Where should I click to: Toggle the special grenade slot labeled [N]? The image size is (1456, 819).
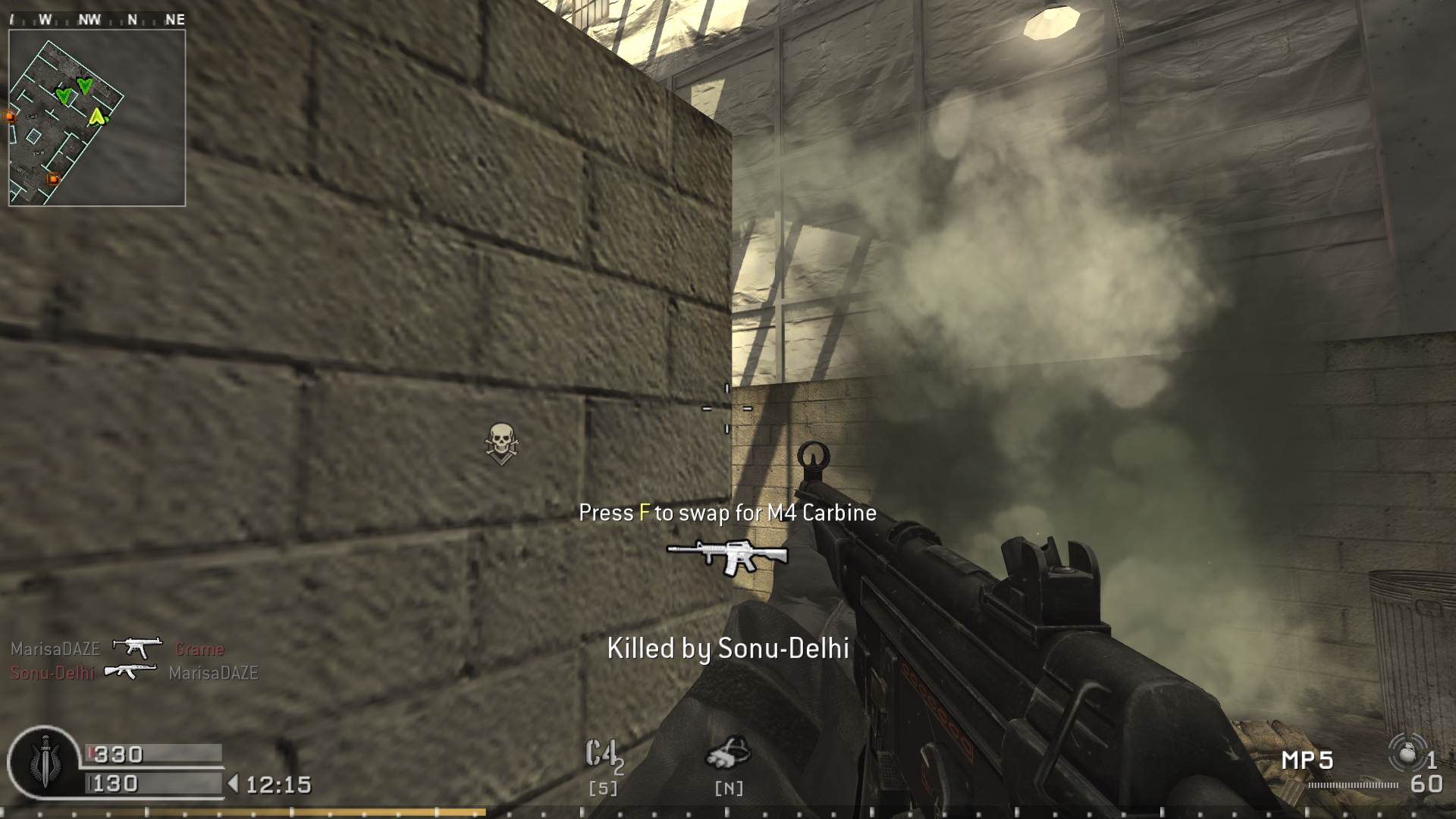tap(730, 788)
